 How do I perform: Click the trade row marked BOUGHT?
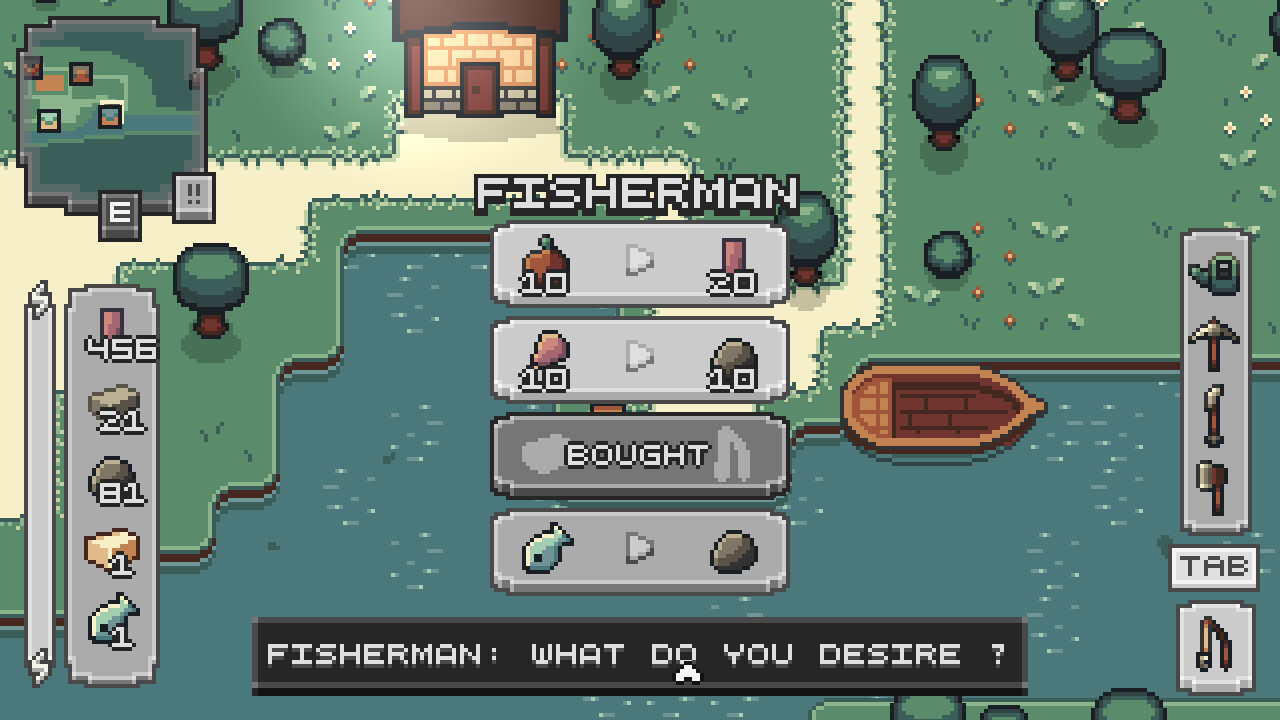tap(640, 455)
